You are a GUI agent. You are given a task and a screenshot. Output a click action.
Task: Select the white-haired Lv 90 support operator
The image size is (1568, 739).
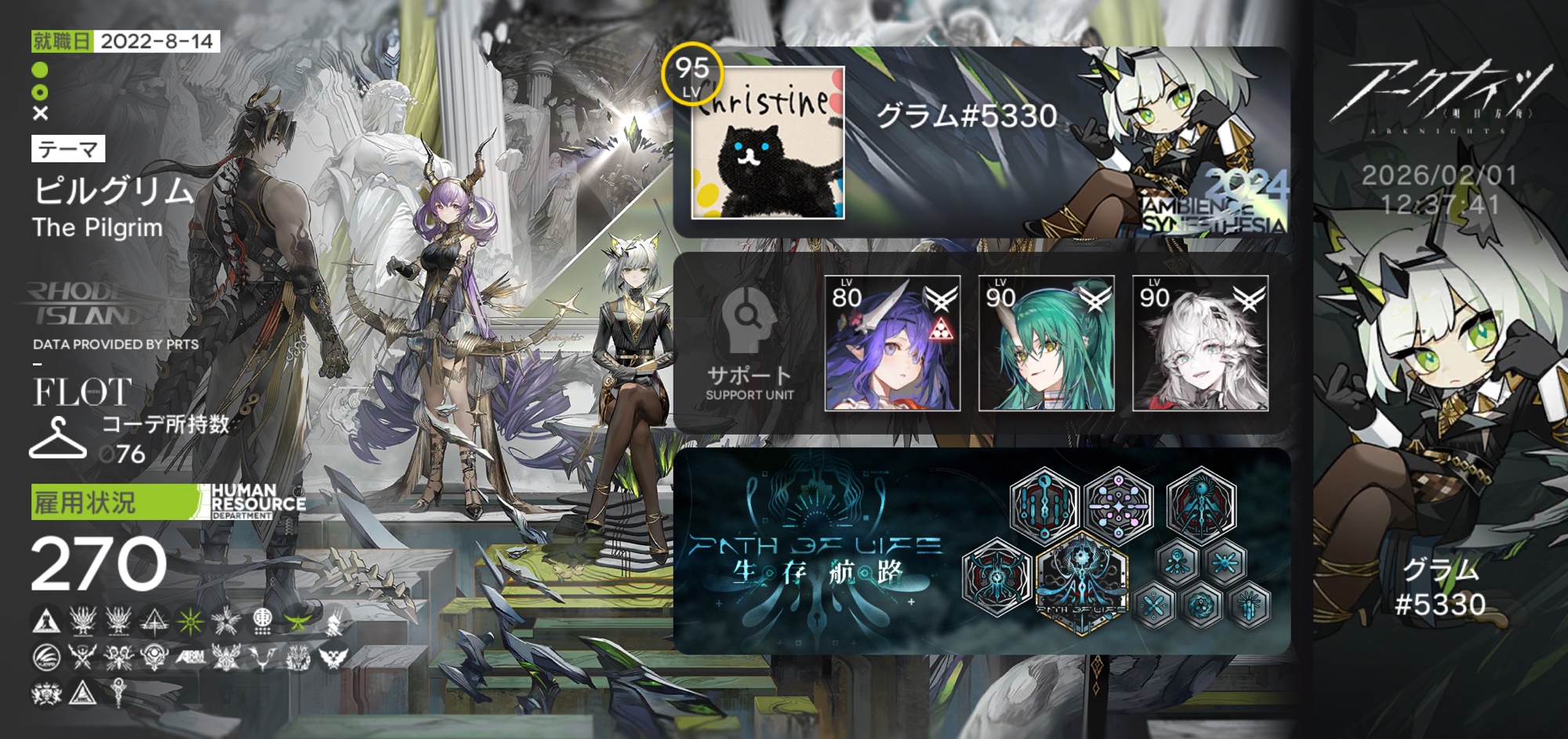(x=1200, y=344)
